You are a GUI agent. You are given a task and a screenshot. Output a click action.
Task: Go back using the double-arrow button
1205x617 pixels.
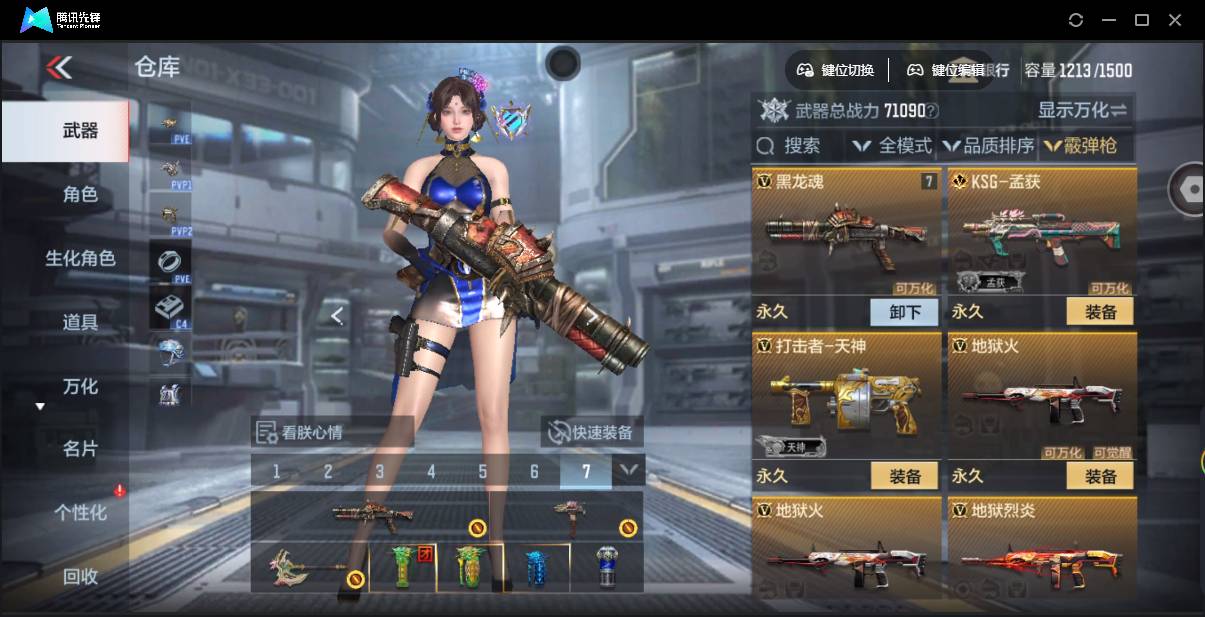(x=59, y=68)
